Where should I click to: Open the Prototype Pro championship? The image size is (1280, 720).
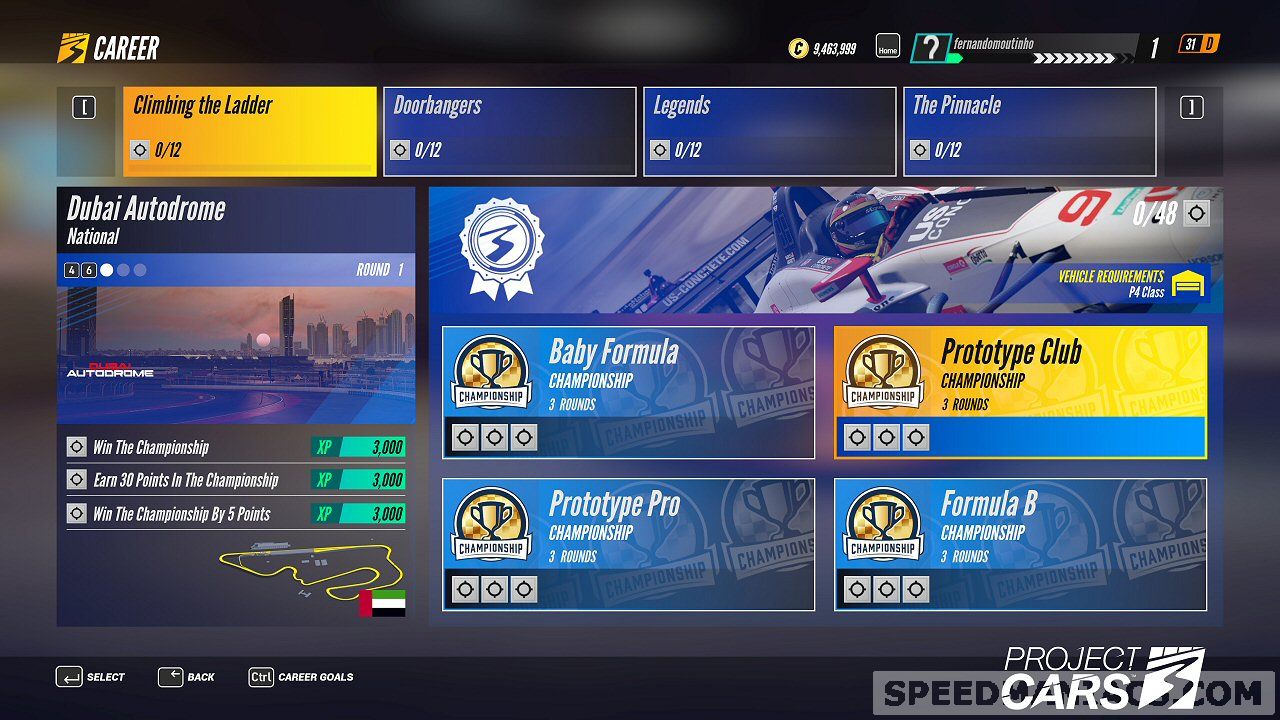click(x=628, y=544)
